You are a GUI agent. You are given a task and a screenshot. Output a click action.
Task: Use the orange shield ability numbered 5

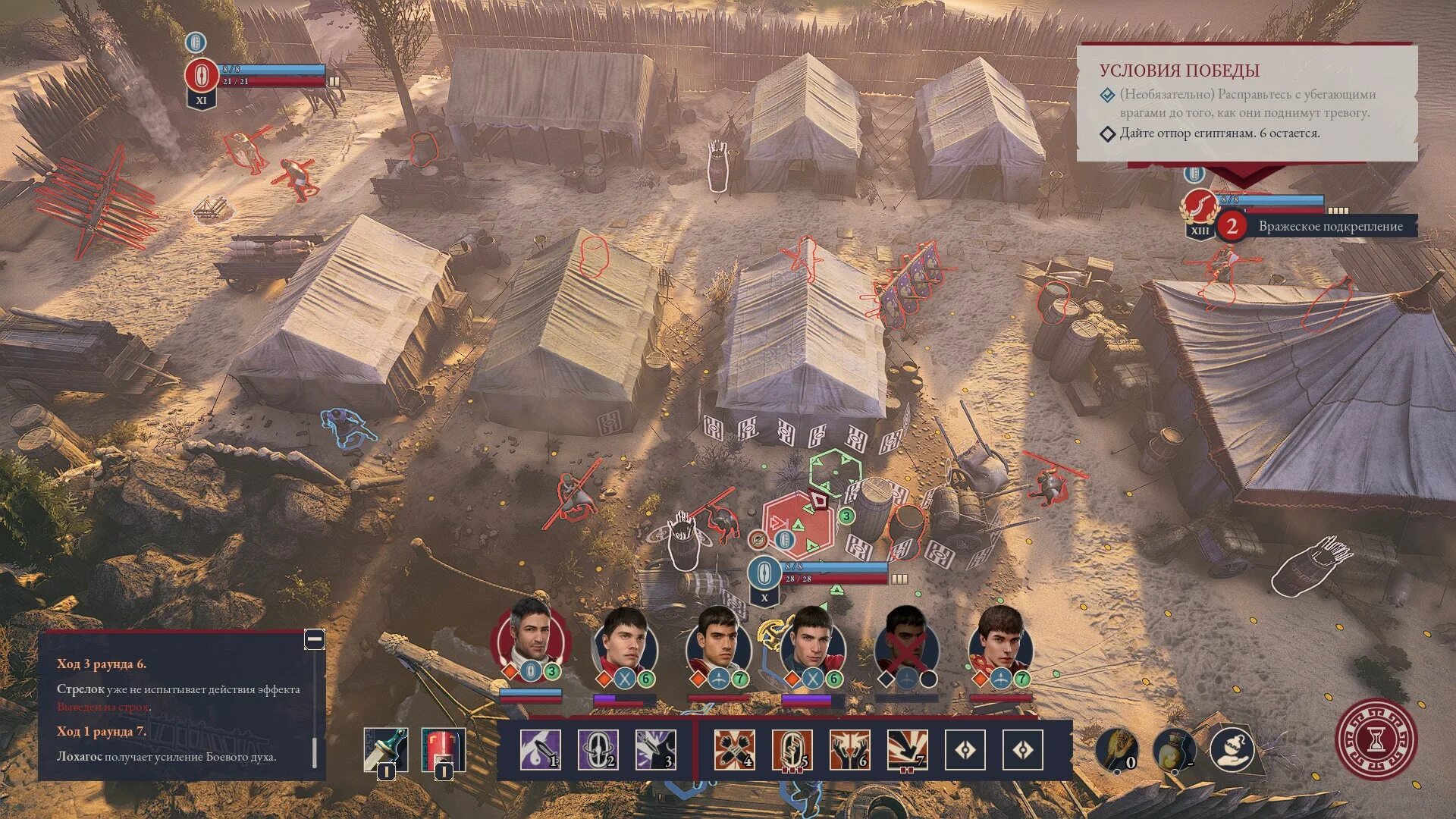tap(792, 749)
